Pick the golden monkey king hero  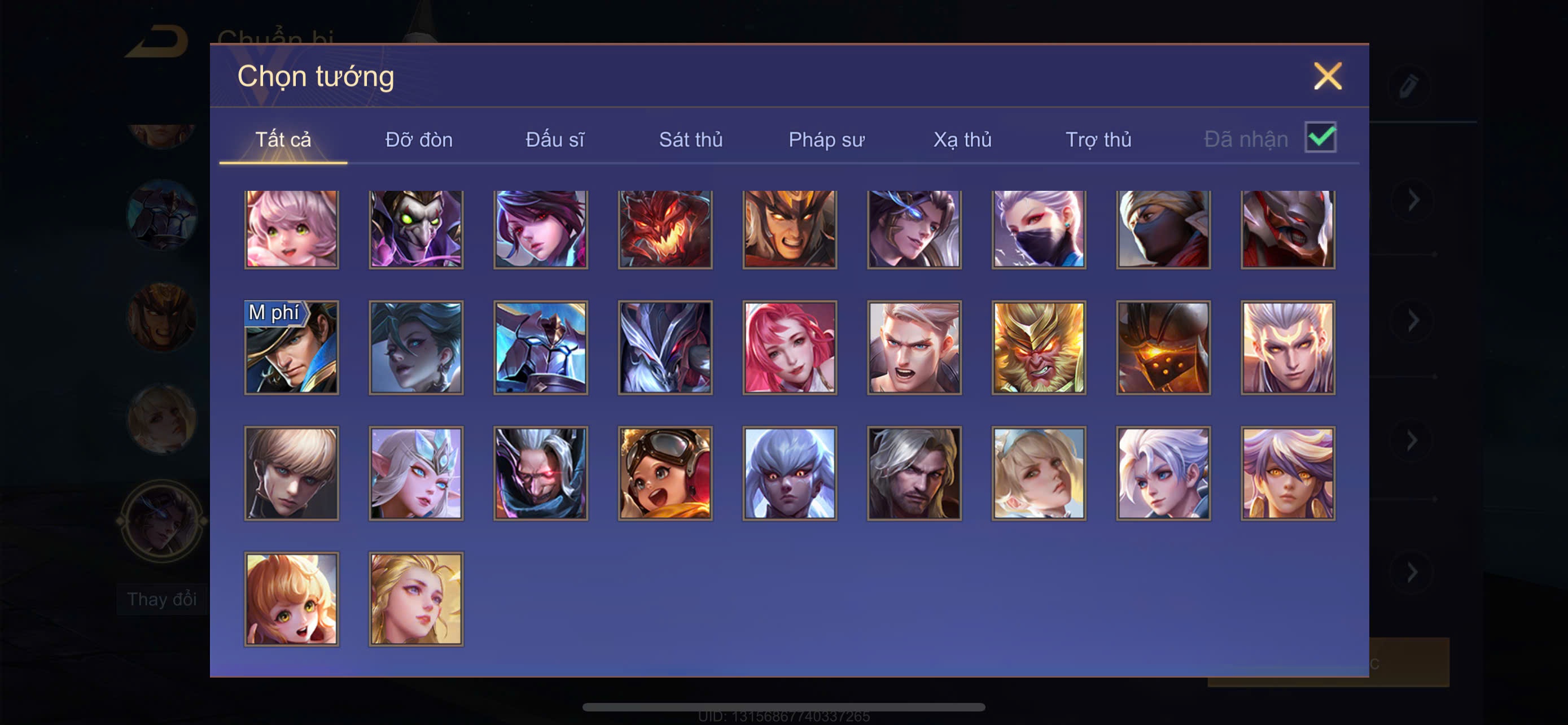1039,348
